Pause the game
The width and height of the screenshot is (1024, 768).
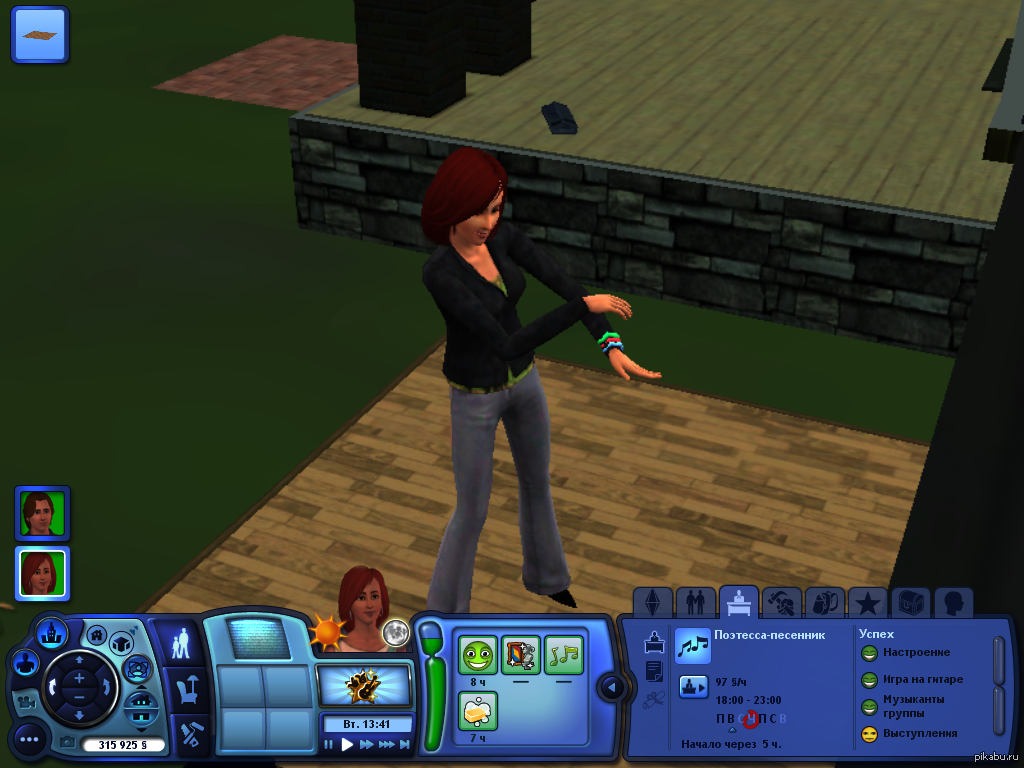pos(329,744)
